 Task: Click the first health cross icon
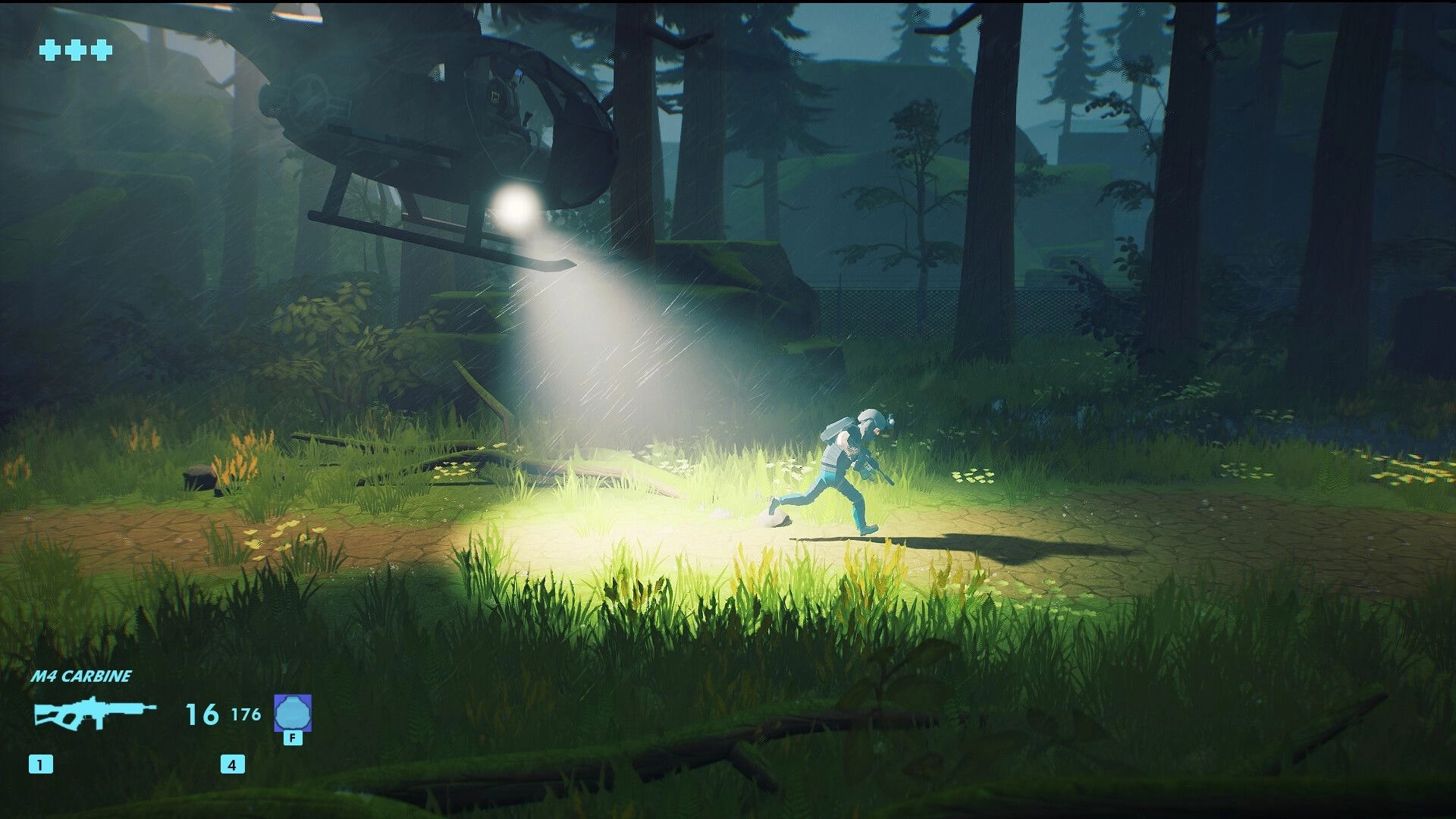pos(50,52)
